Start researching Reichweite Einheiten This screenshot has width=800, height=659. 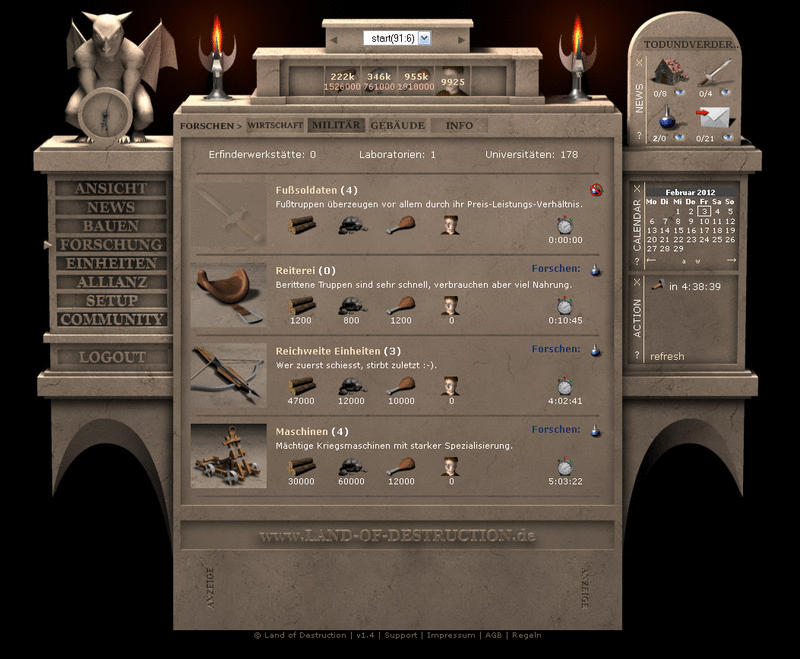[556, 350]
